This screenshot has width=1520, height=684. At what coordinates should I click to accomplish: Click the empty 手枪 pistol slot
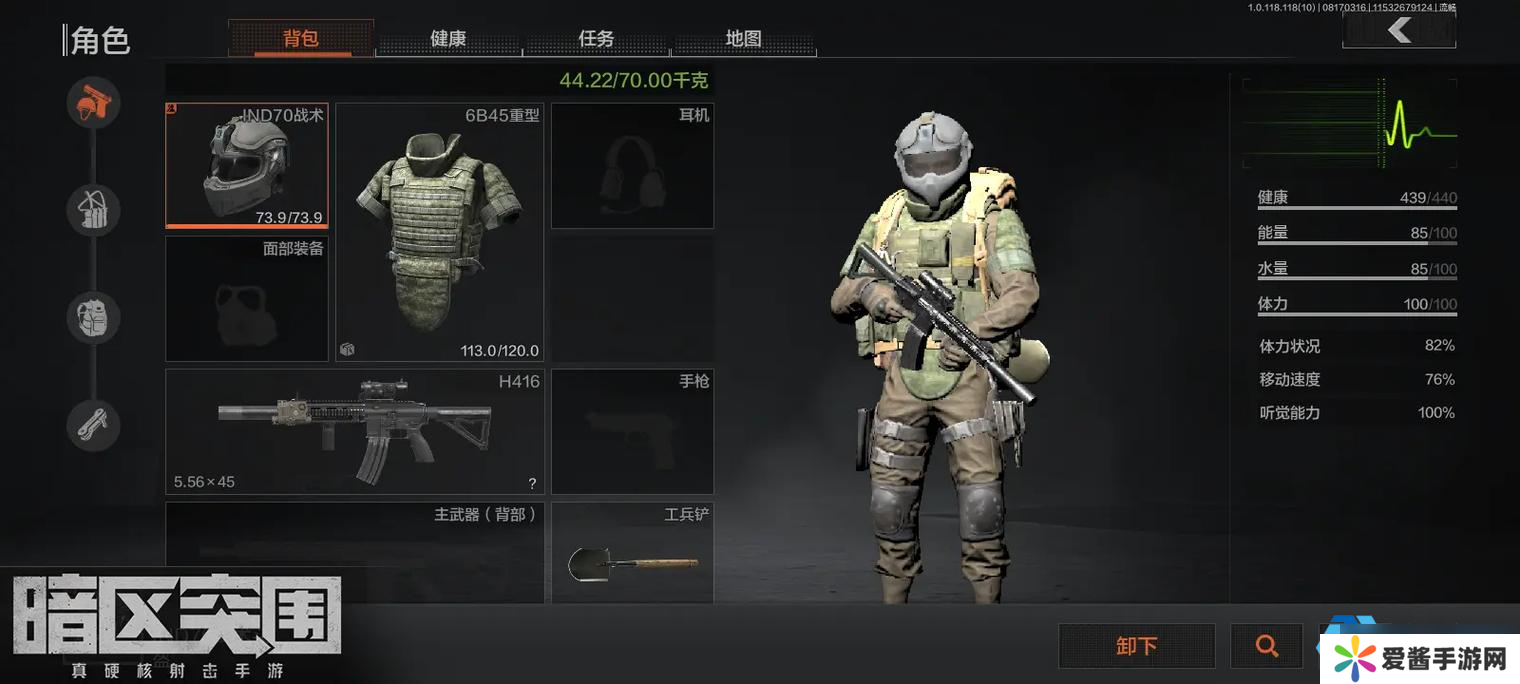[632, 431]
